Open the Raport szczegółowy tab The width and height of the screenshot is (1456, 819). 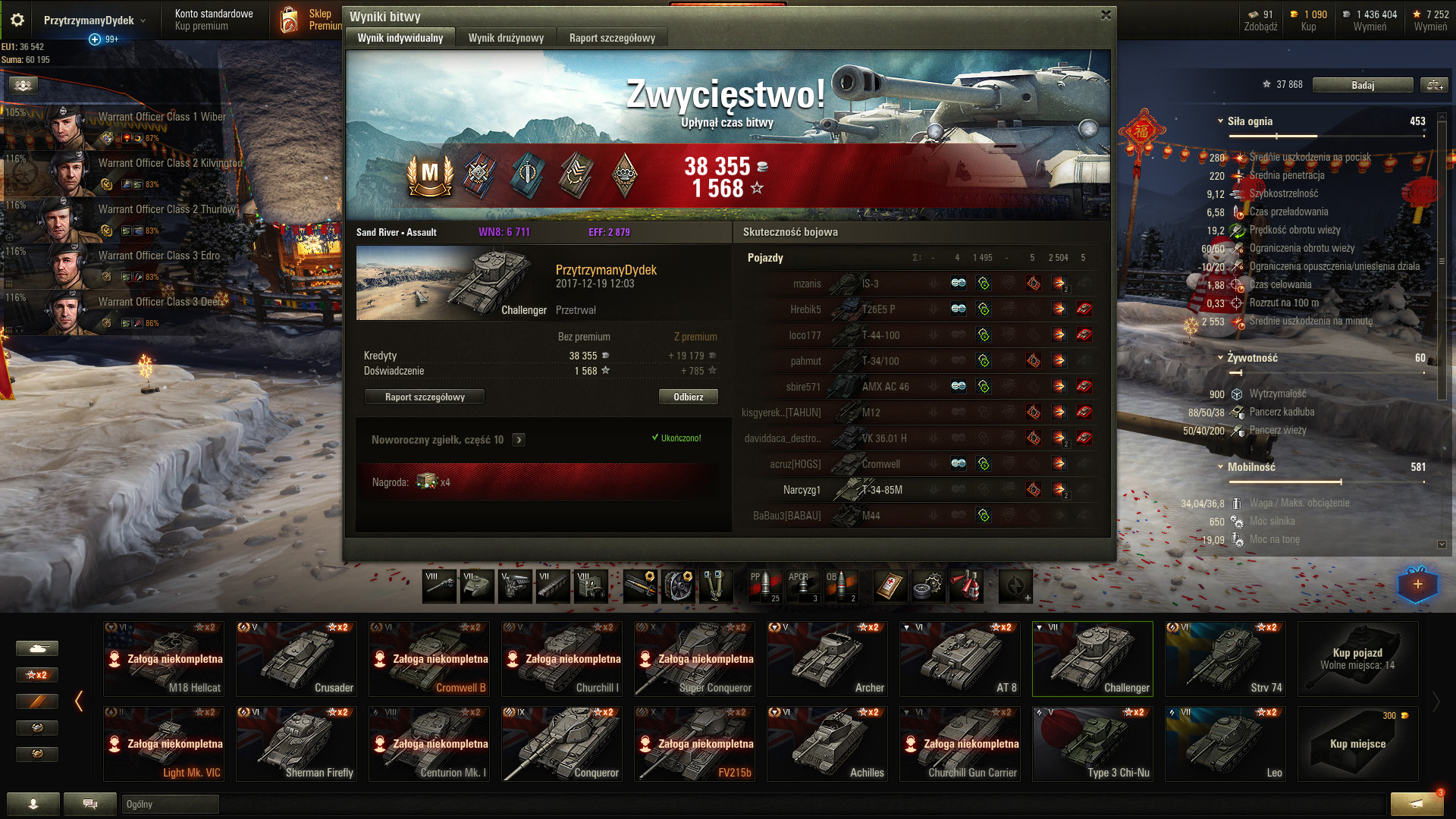[612, 38]
